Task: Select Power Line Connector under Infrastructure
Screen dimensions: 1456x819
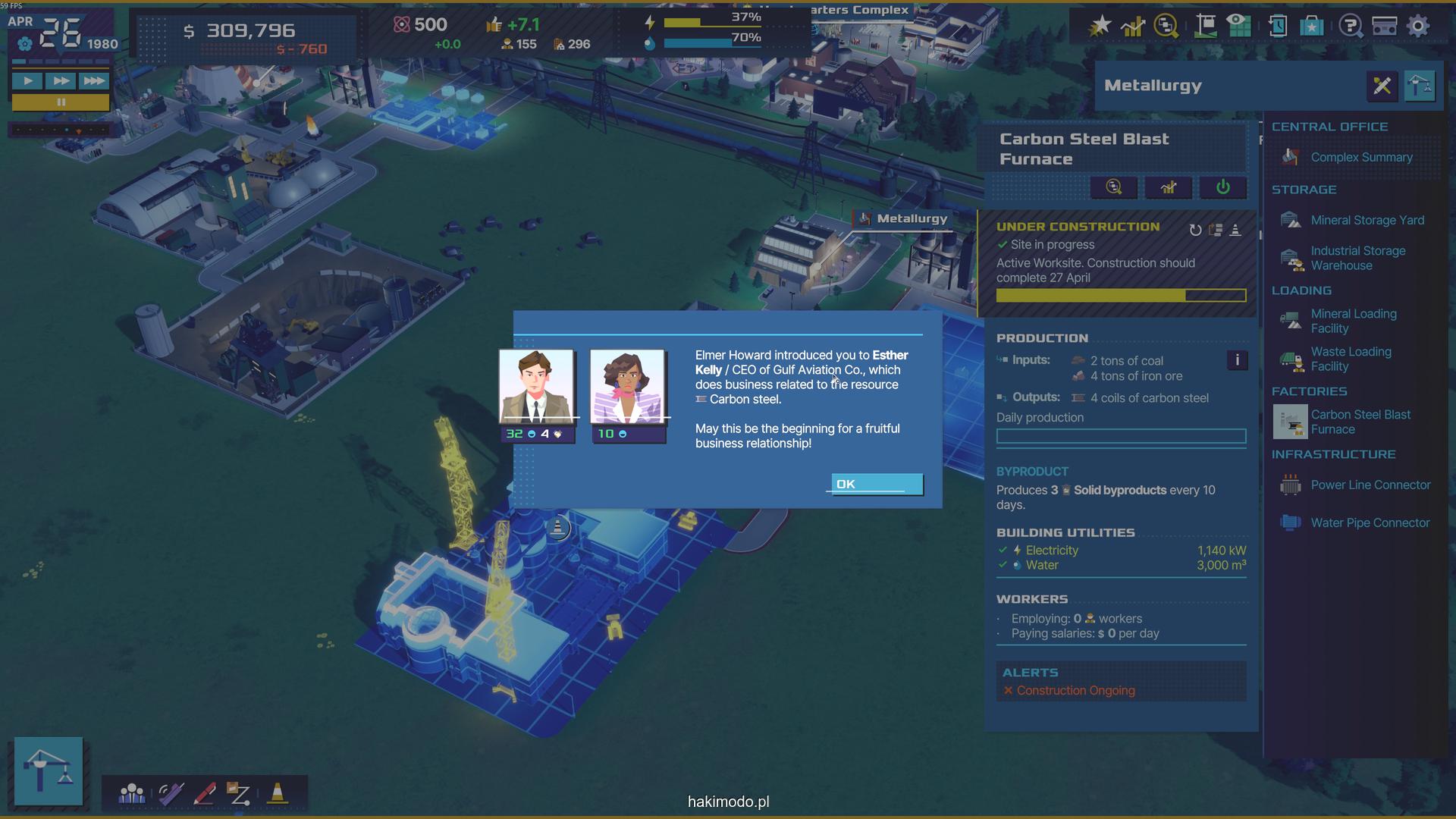Action: (1370, 485)
